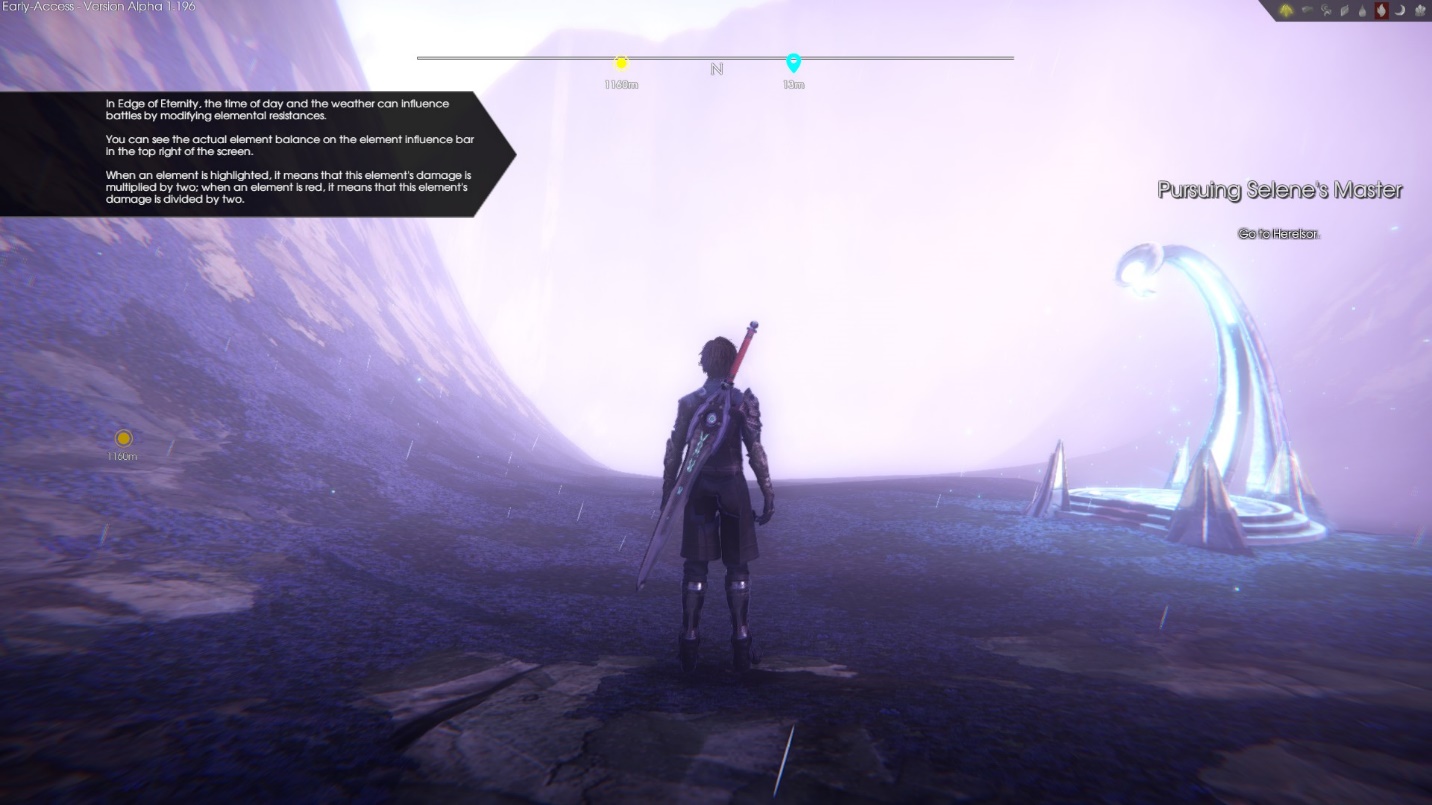Select the cyan waypoint pin on compass
1432x805 pixels.
point(793,63)
